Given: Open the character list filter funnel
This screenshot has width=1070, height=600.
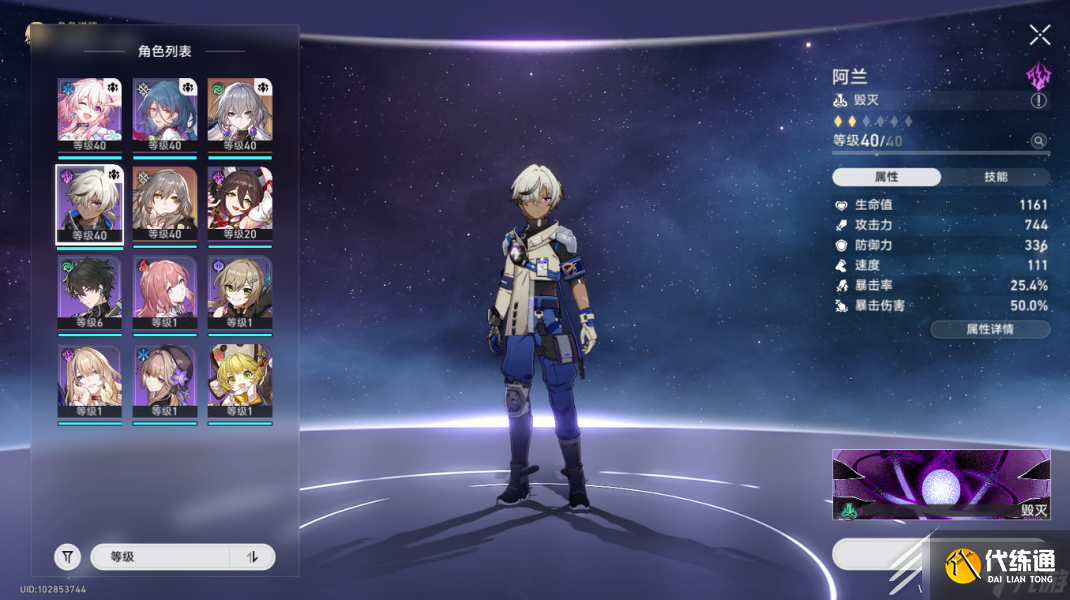Looking at the screenshot, I should click(67, 557).
